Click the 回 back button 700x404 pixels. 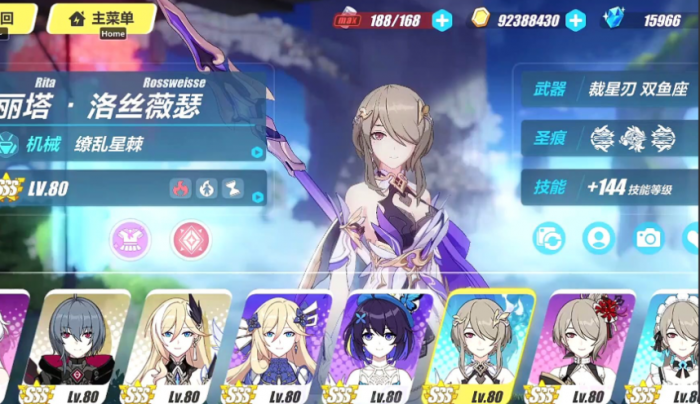tap(12, 17)
